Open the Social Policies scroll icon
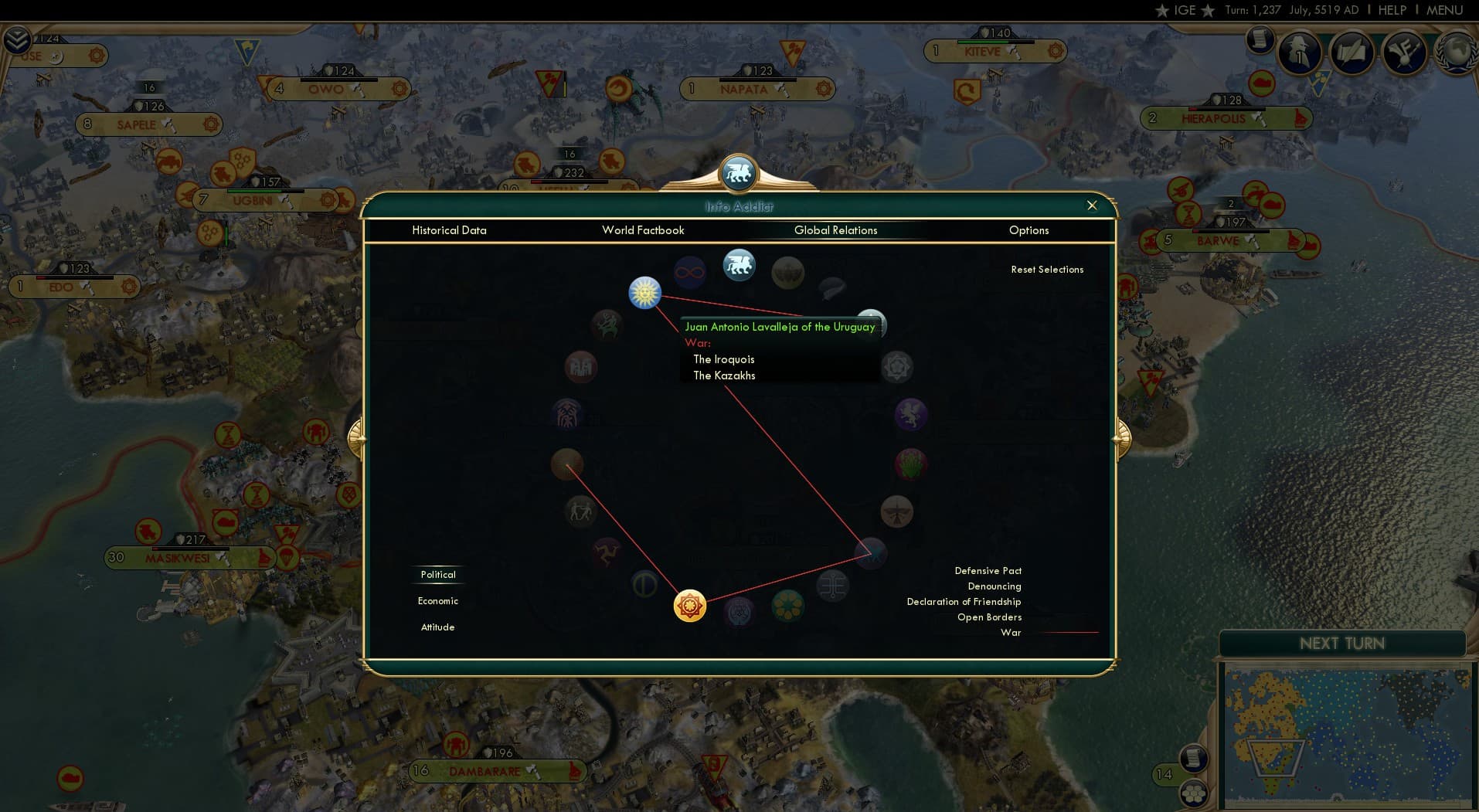 pyautogui.click(x=1354, y=53)
